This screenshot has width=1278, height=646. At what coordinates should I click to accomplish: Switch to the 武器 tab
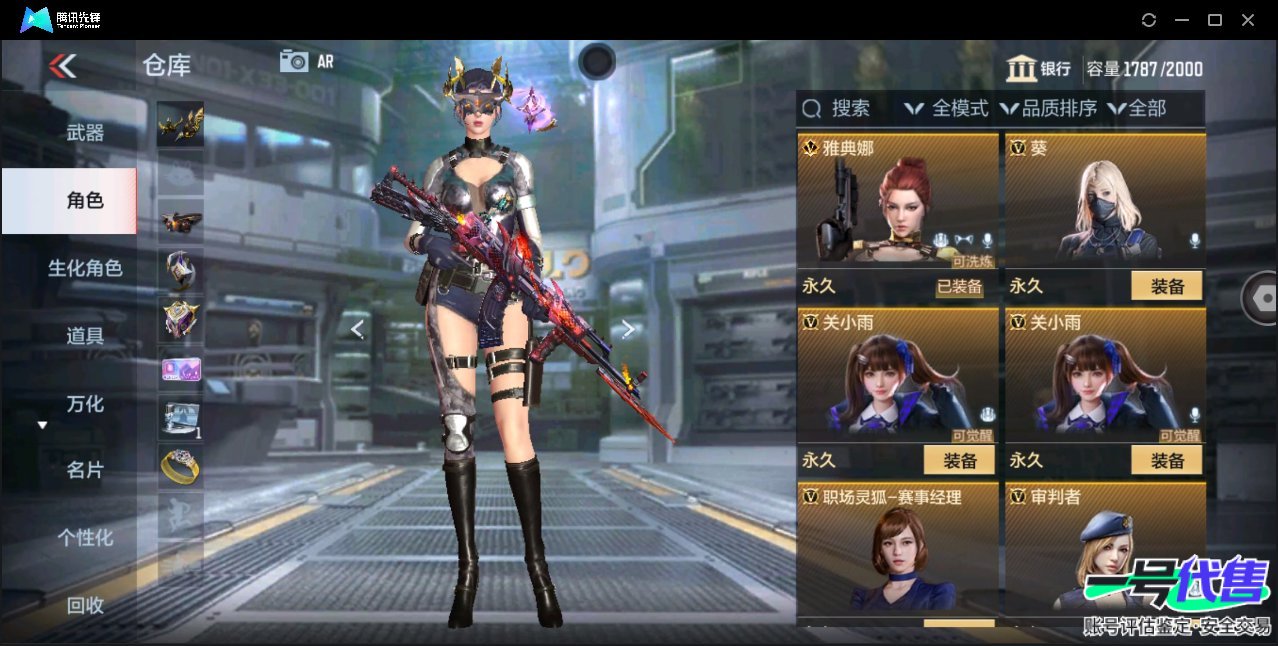(85, 132)
